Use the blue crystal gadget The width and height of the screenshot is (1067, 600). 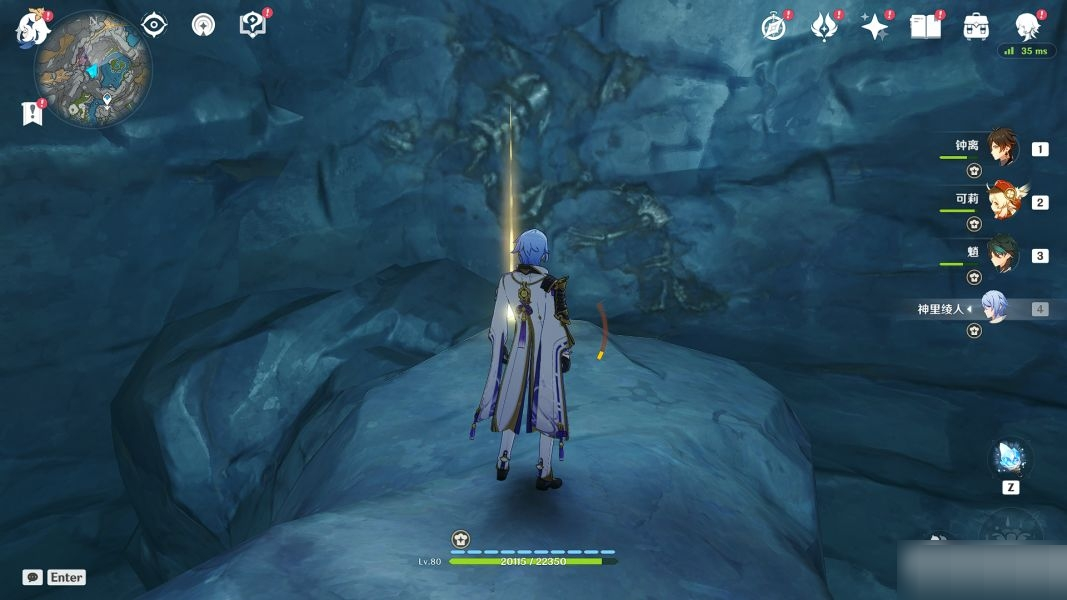1009,459
